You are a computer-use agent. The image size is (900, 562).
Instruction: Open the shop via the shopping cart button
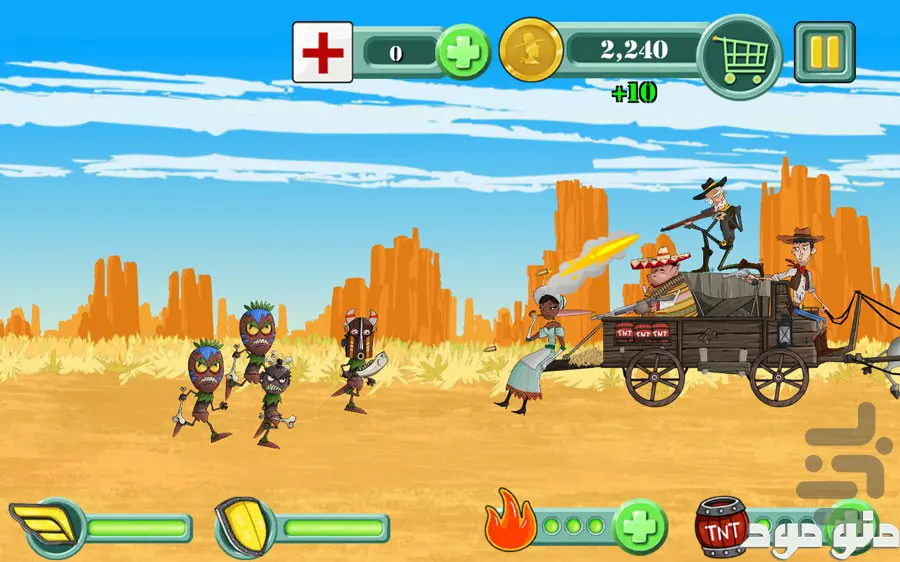(740, 56)
